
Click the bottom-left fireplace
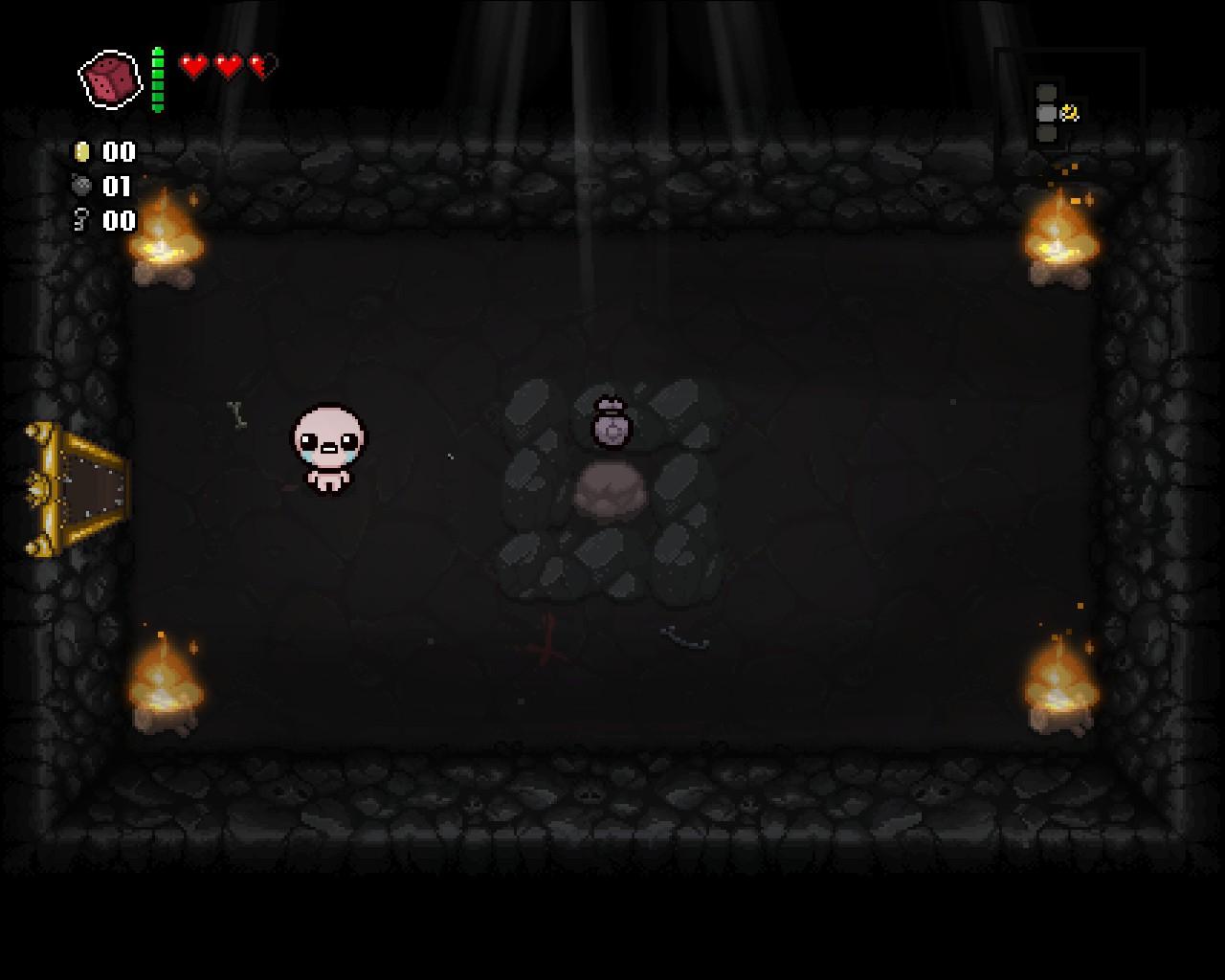pyautogui.click(x=165, y=684)
